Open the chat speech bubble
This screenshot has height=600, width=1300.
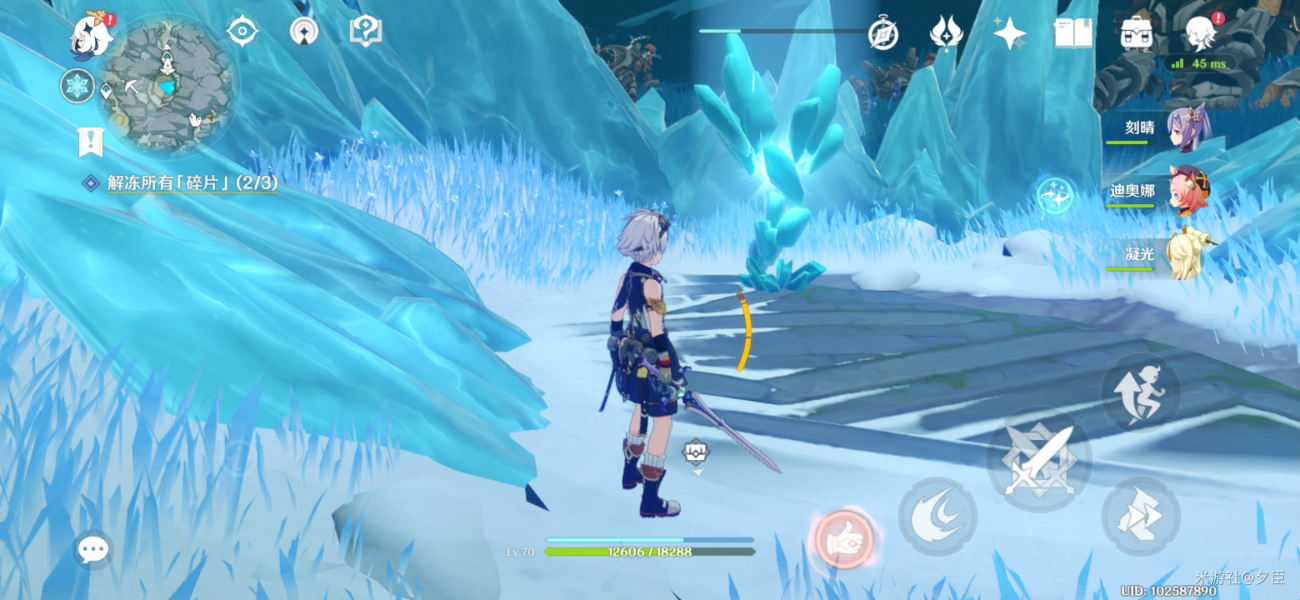click(93, 549)
